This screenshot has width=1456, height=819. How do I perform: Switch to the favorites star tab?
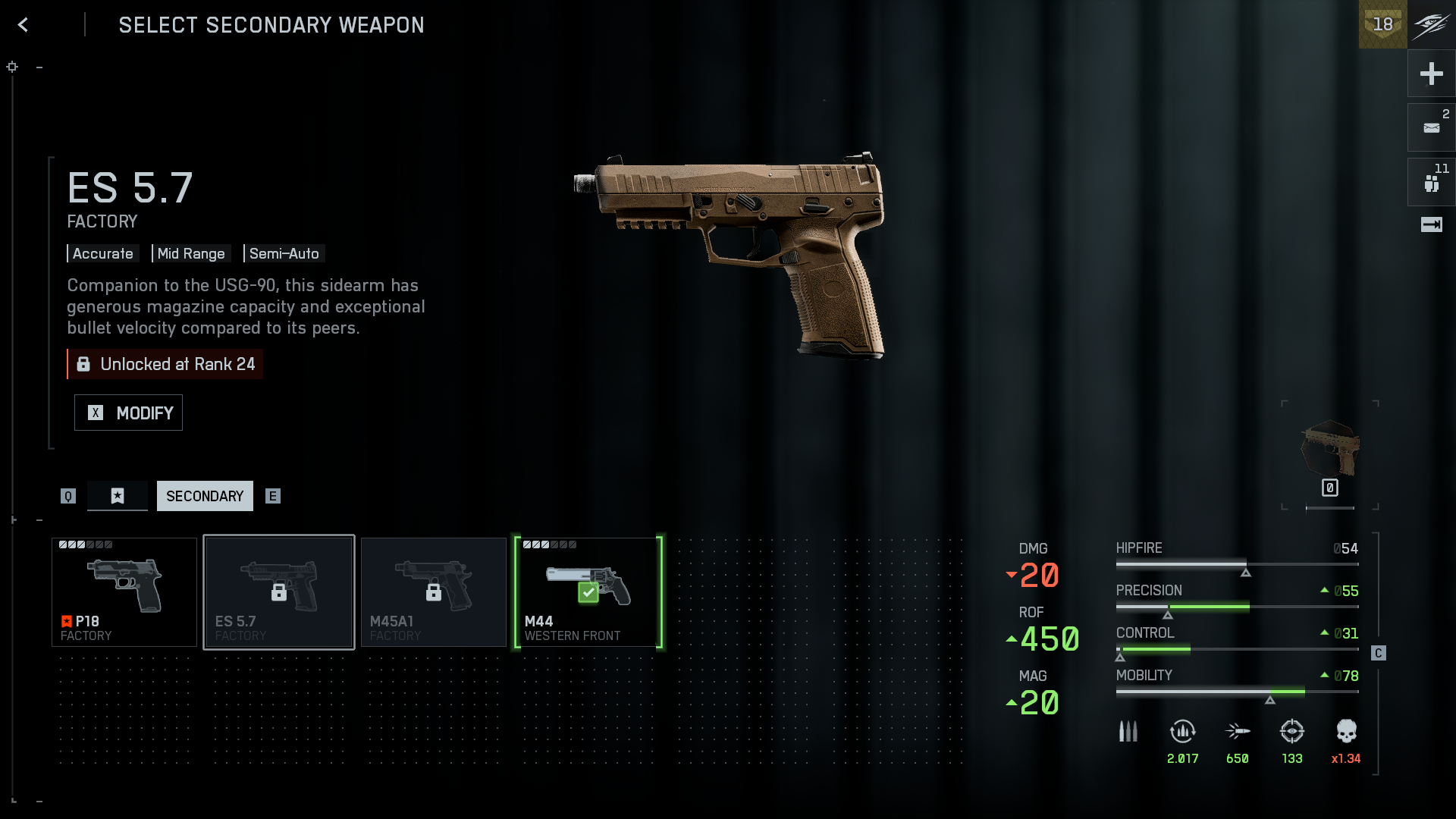[117, 496]
